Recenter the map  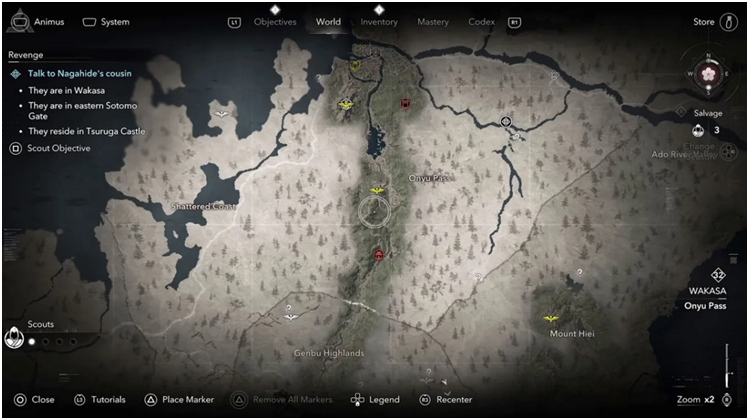click(446, 399)
